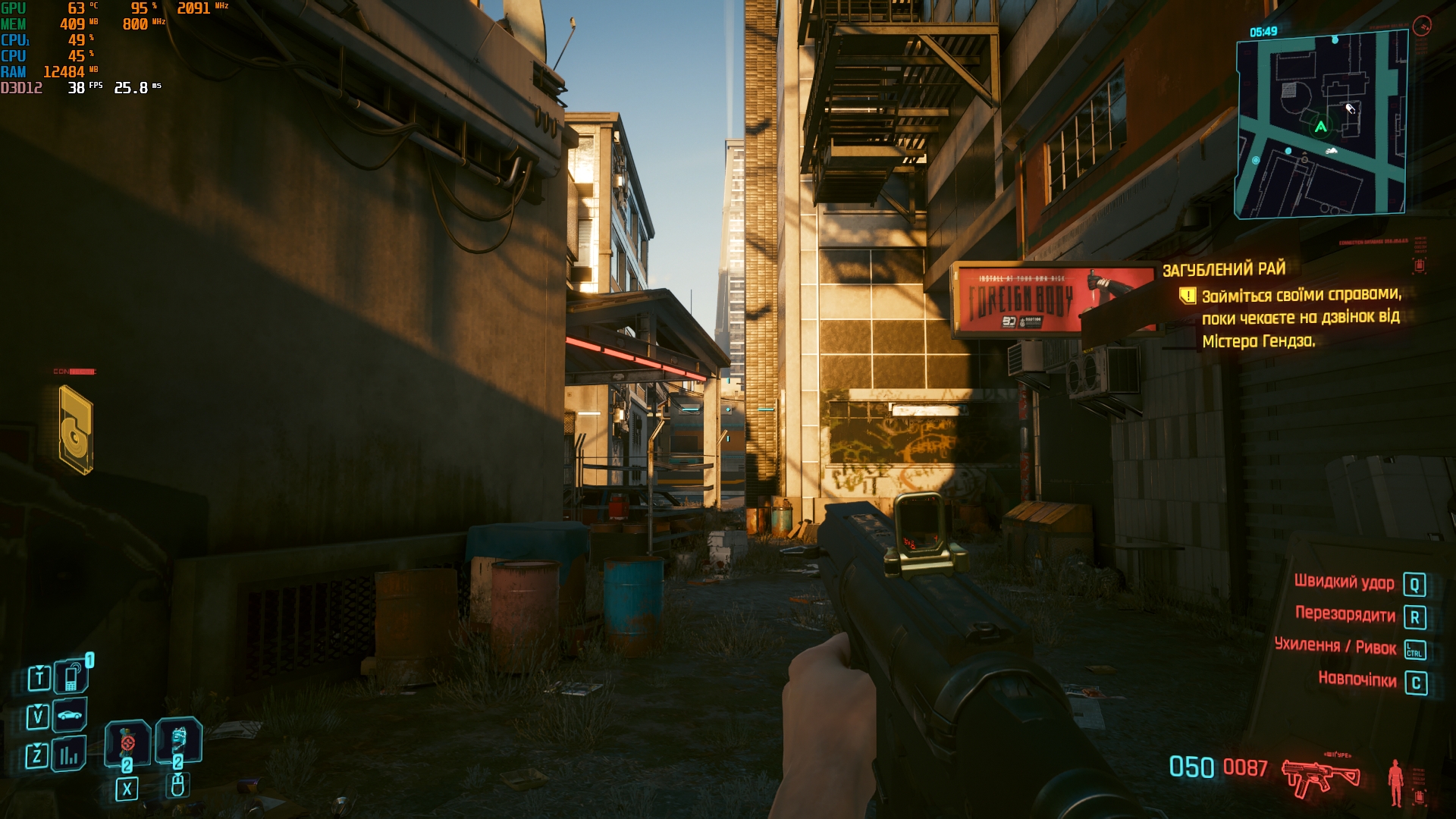Call your vehicle with the car icon
The height and width of the screenshot is (819, 1456).
click(x=70, y=715)
